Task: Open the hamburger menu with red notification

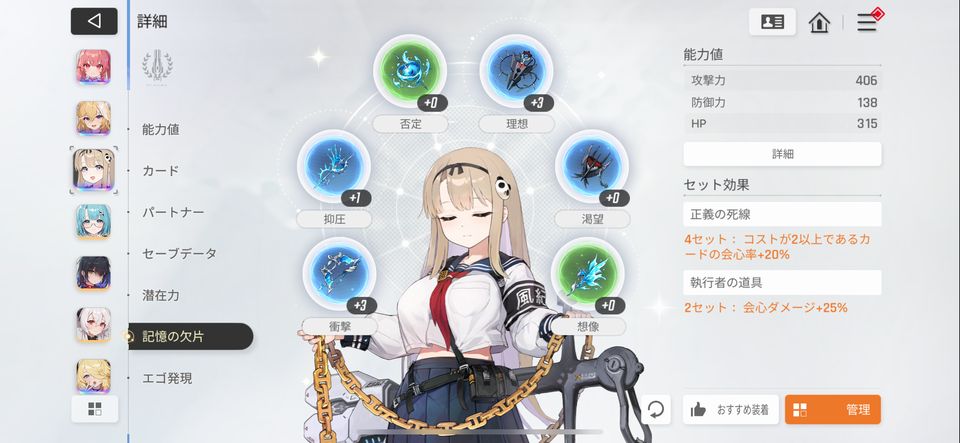Action: click(867, 22)
